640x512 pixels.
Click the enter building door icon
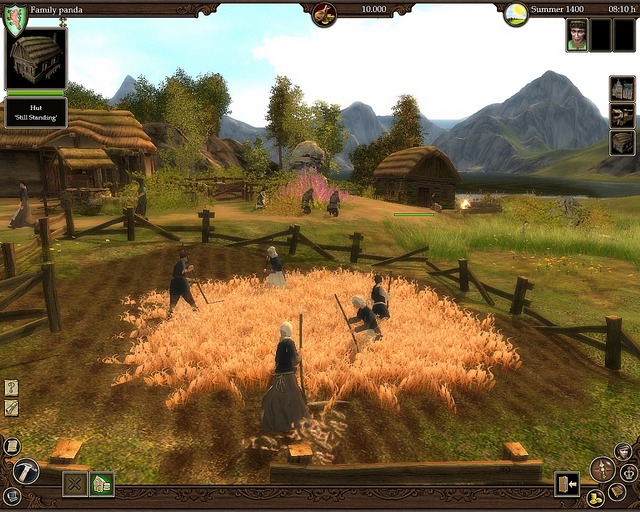(x=567, y=484)
